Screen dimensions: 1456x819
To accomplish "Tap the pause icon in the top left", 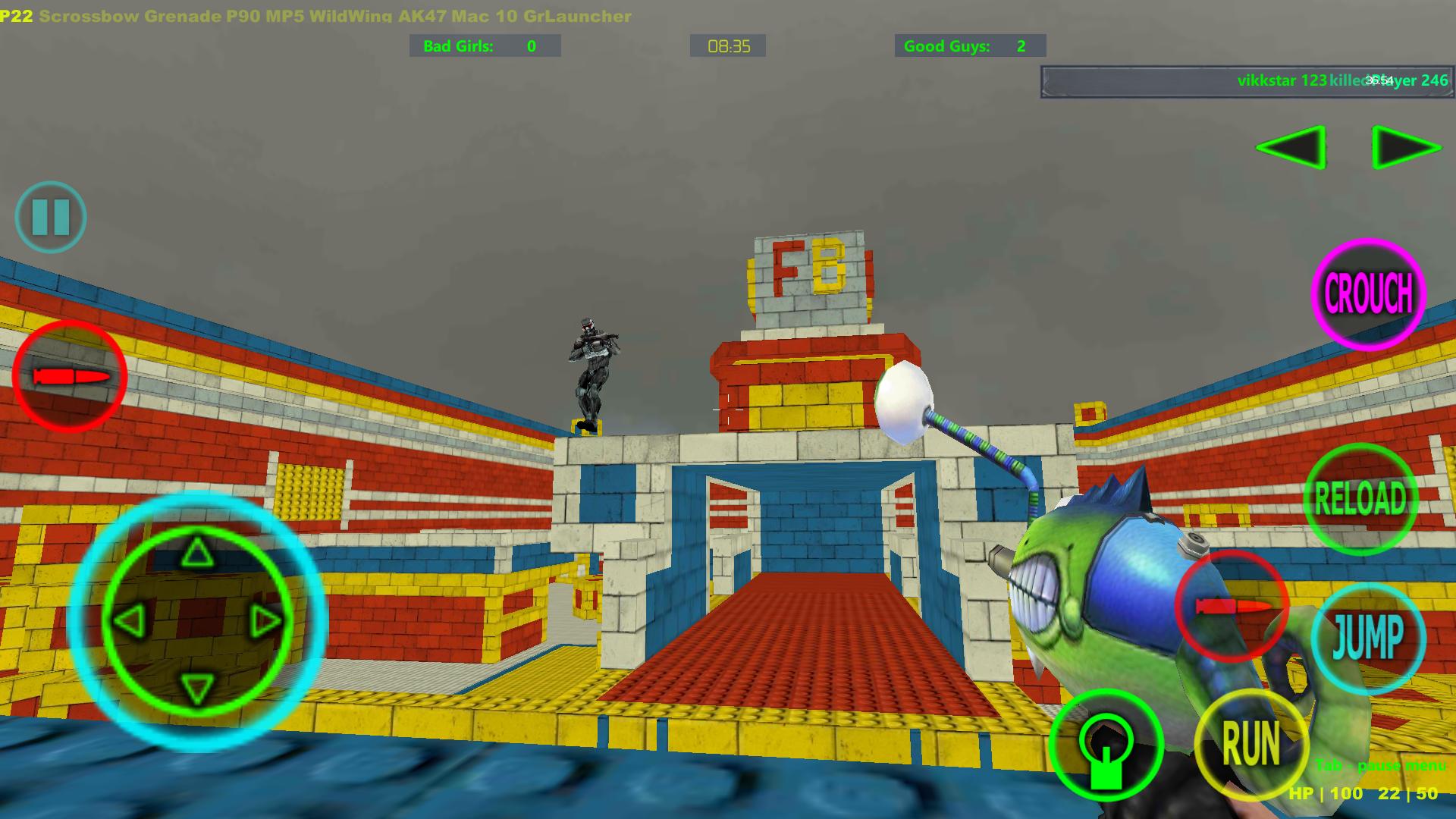I will click(50, 218).
